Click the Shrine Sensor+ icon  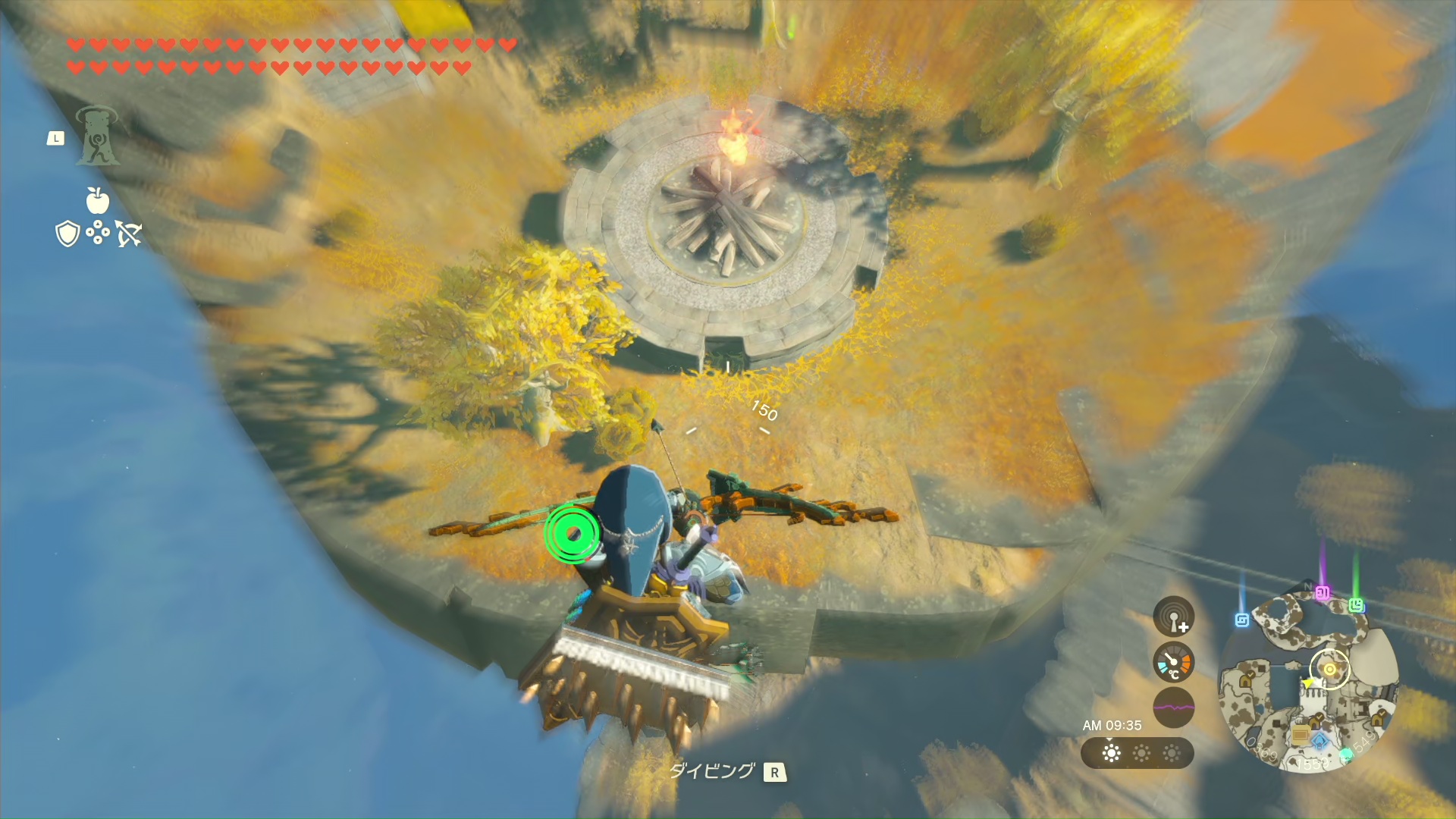tap(1173, 616)
